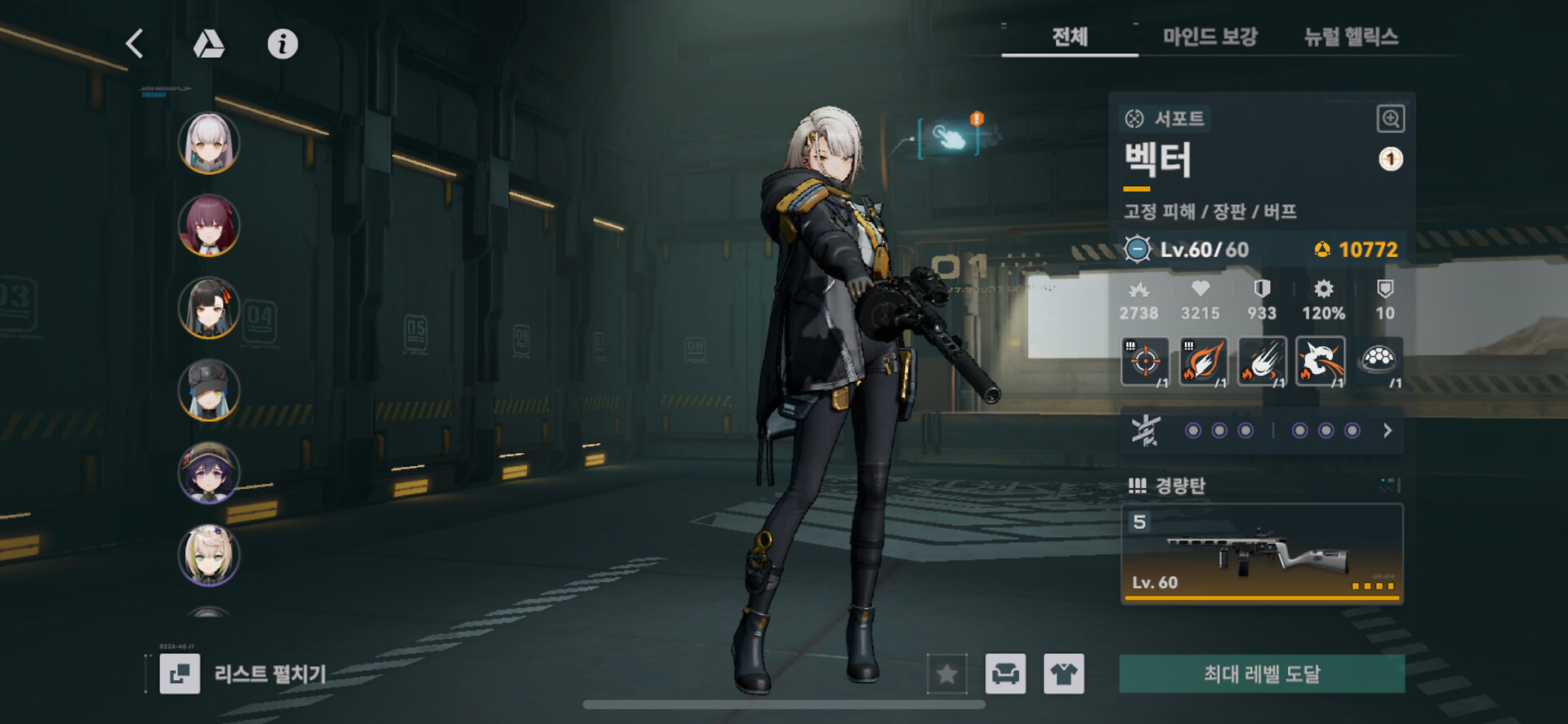This screenshot has width=1568, height=724.
Task: View the crosshair target skill icon
Action: [1145, 361]
